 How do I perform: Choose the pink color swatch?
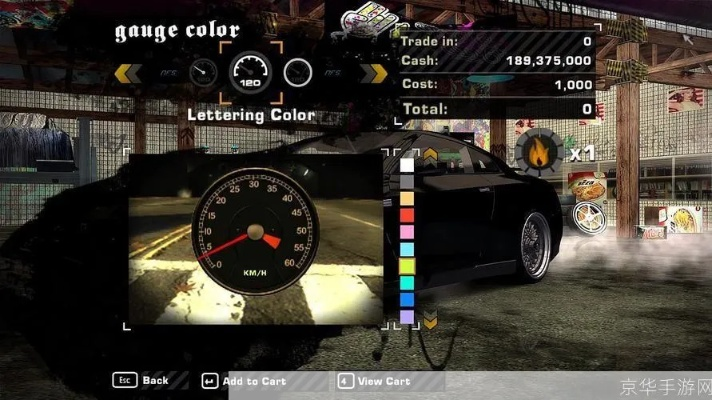pos(407,232)
